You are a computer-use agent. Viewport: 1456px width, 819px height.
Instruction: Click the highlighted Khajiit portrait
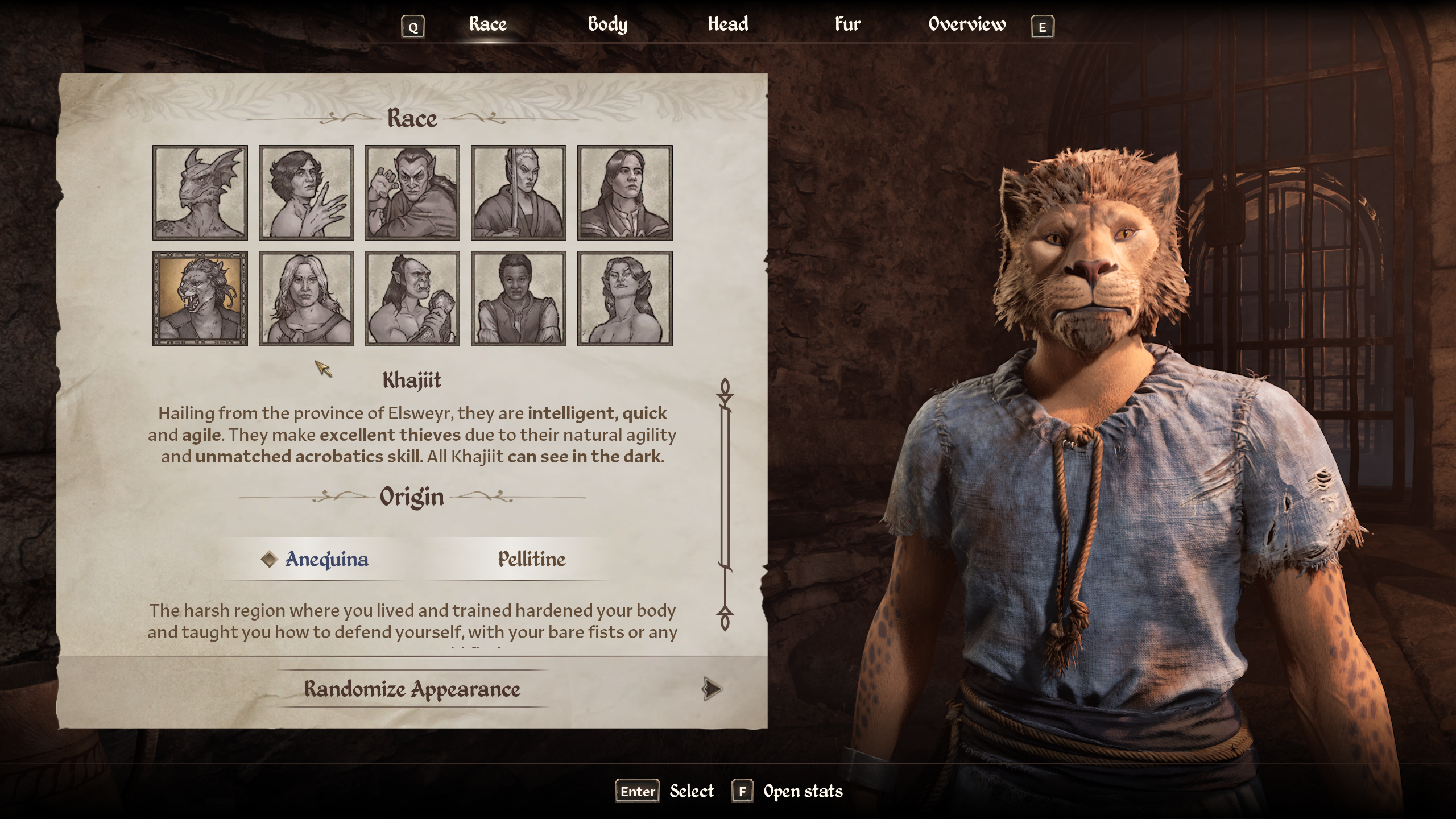pyautogui.click(x=200, y=299)
